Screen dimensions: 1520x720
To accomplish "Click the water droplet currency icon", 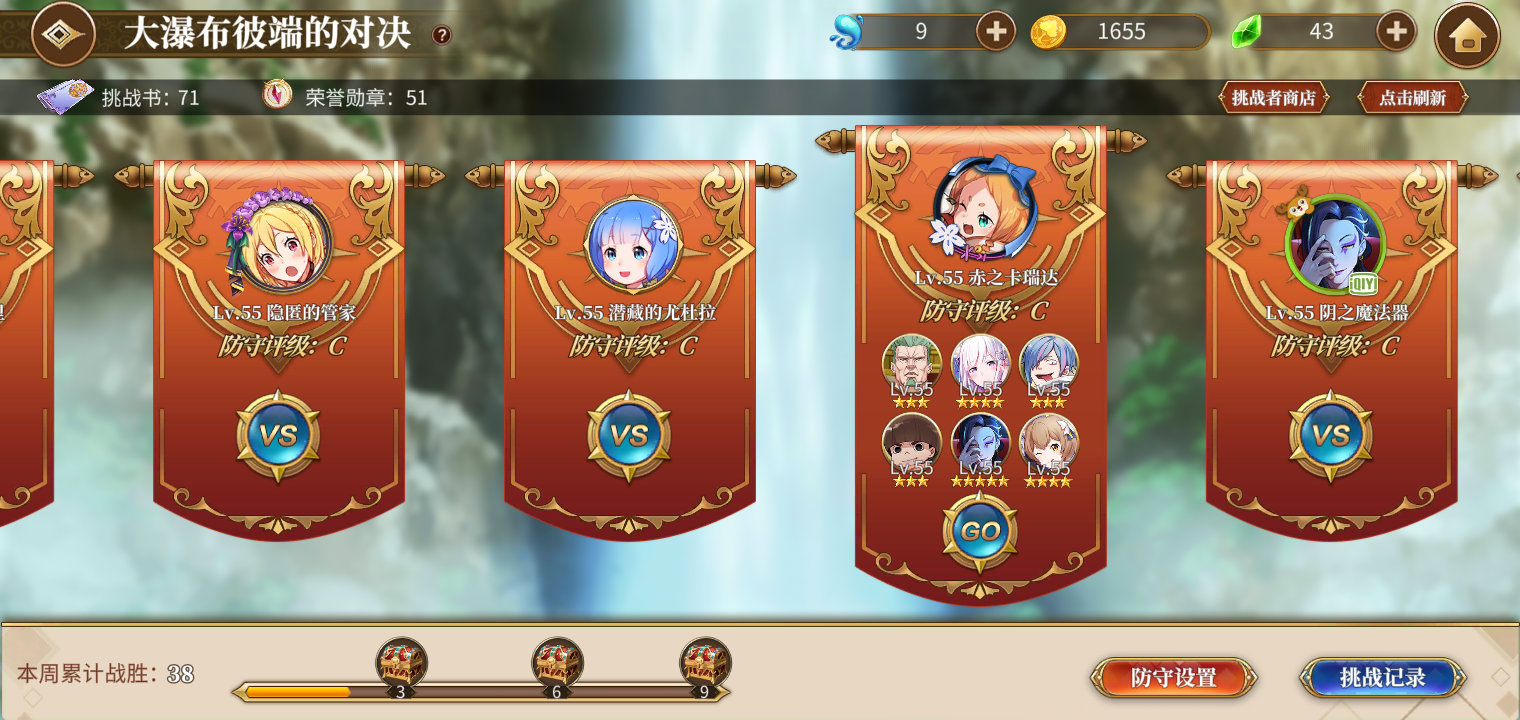I will coord(849,31).
